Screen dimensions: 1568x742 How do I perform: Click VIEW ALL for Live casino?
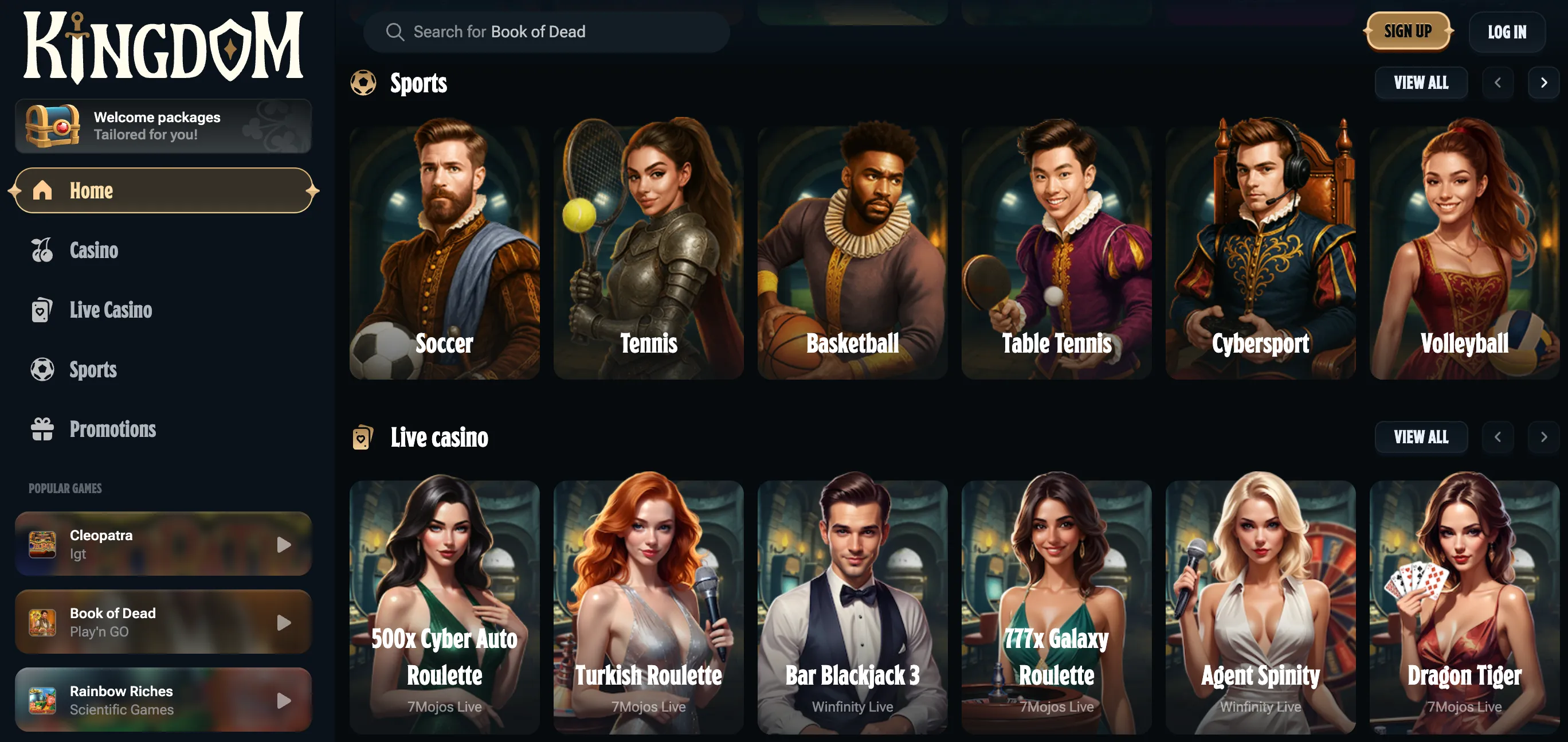point(1421,437)
